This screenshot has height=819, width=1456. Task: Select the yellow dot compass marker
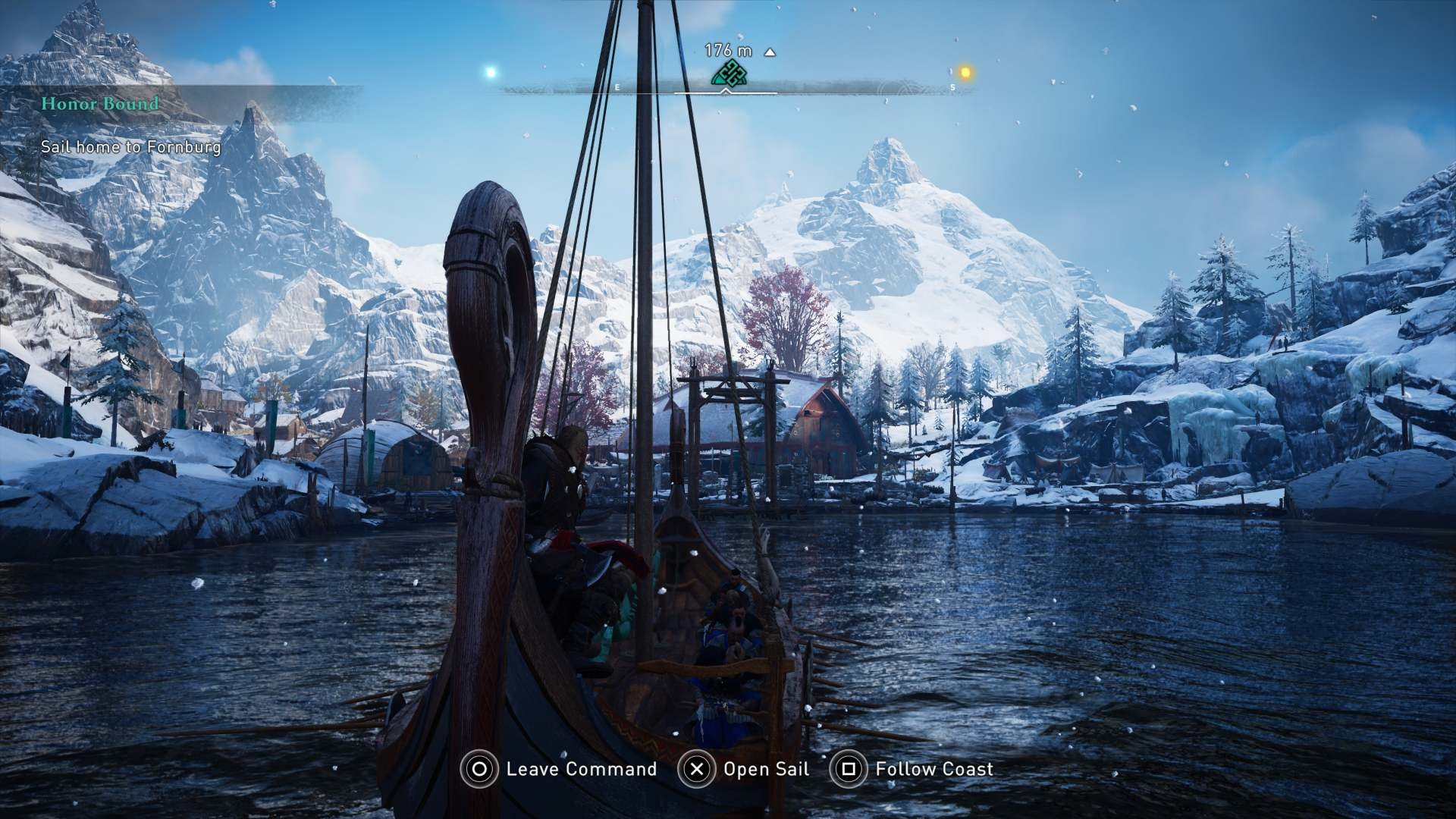tap(965, 73)
